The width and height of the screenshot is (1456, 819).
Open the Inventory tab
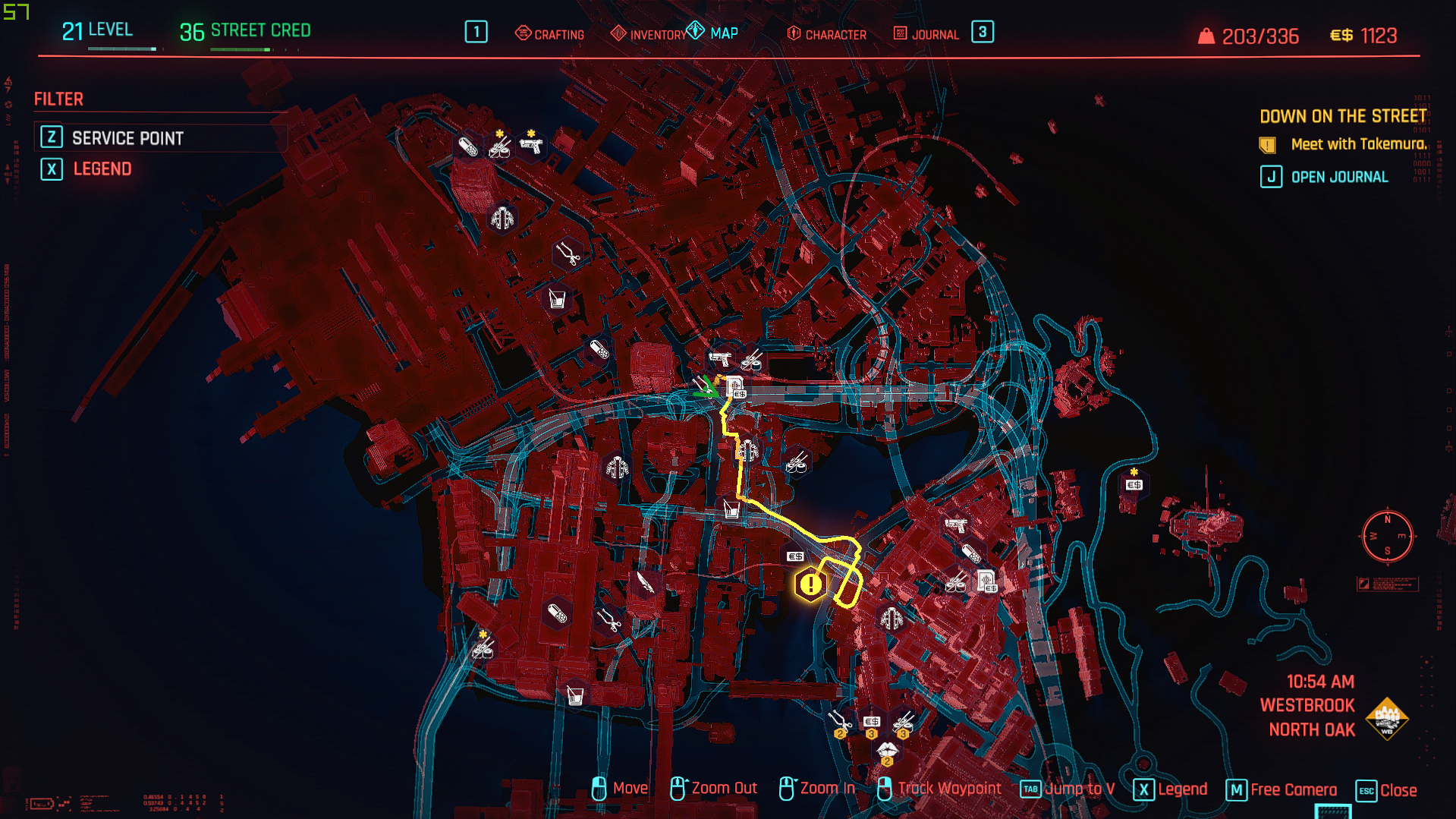pos(657,33)
